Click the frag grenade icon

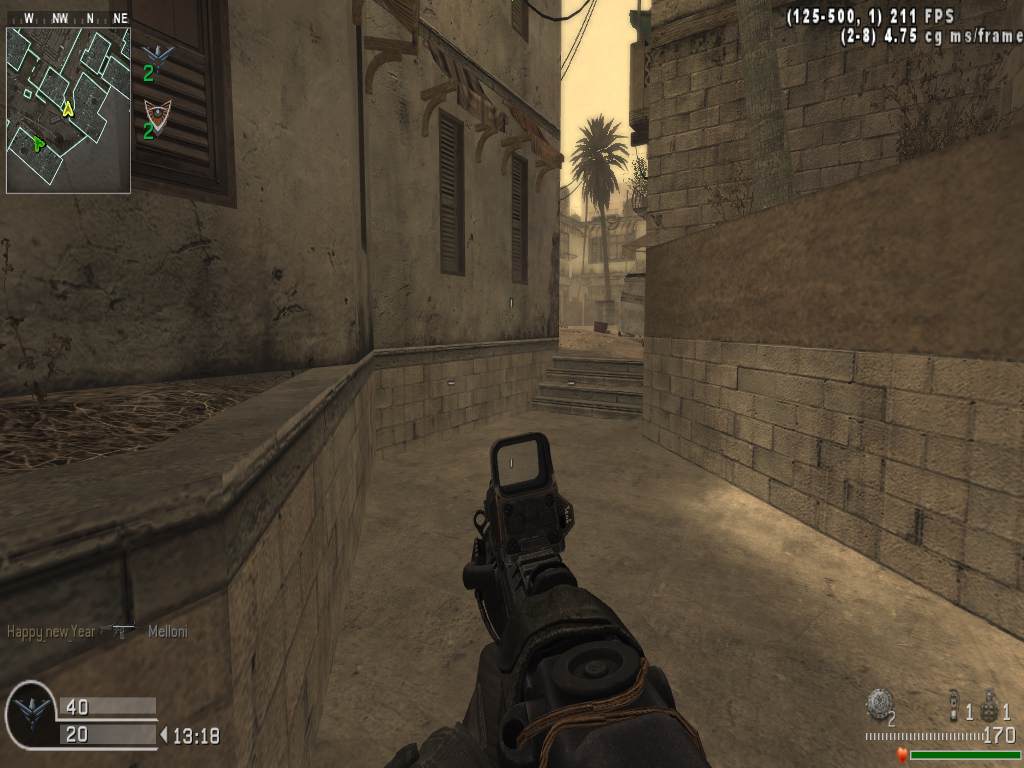[991, 707]
